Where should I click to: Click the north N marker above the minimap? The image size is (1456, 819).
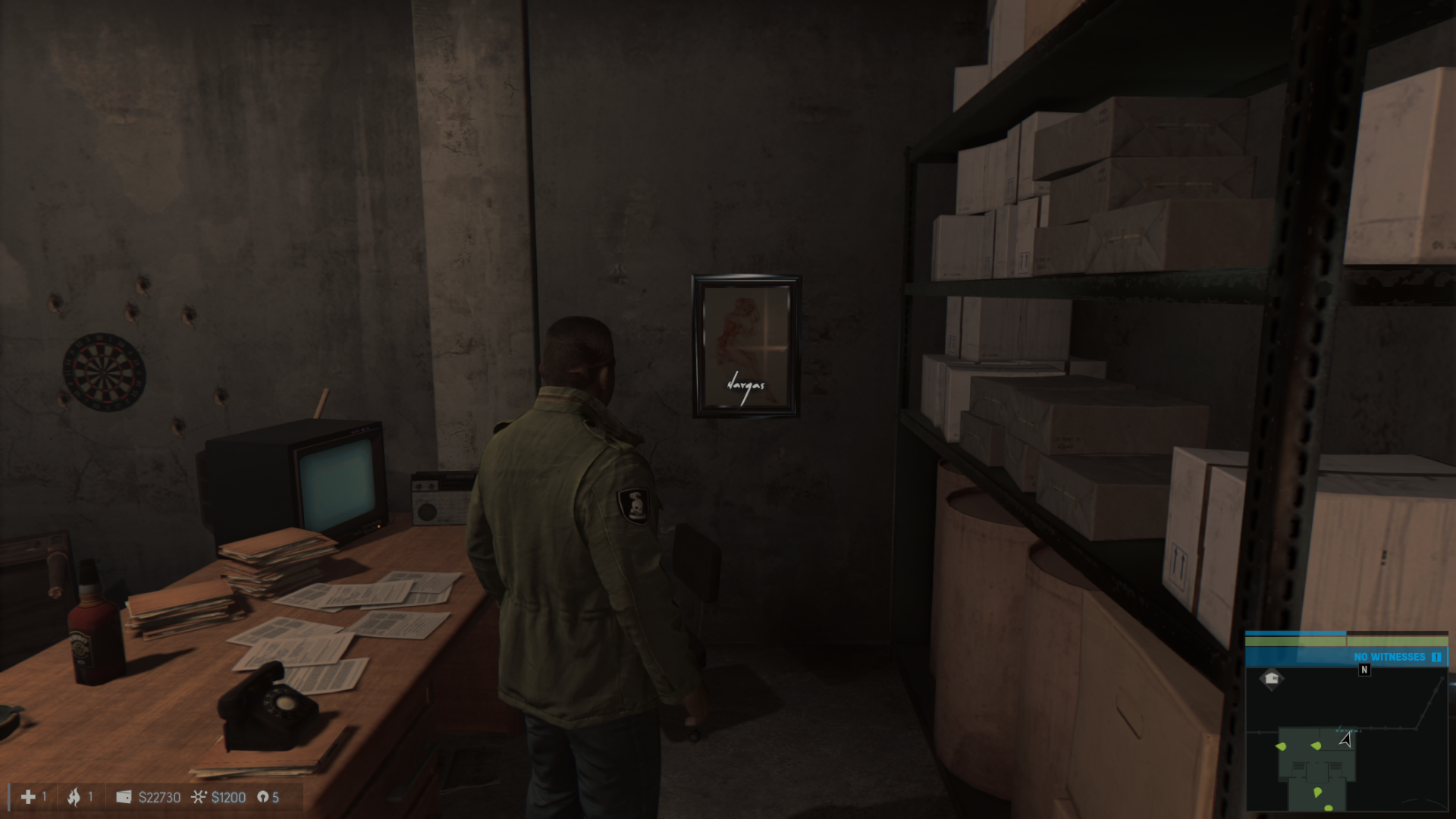[x=1364, y=670]
